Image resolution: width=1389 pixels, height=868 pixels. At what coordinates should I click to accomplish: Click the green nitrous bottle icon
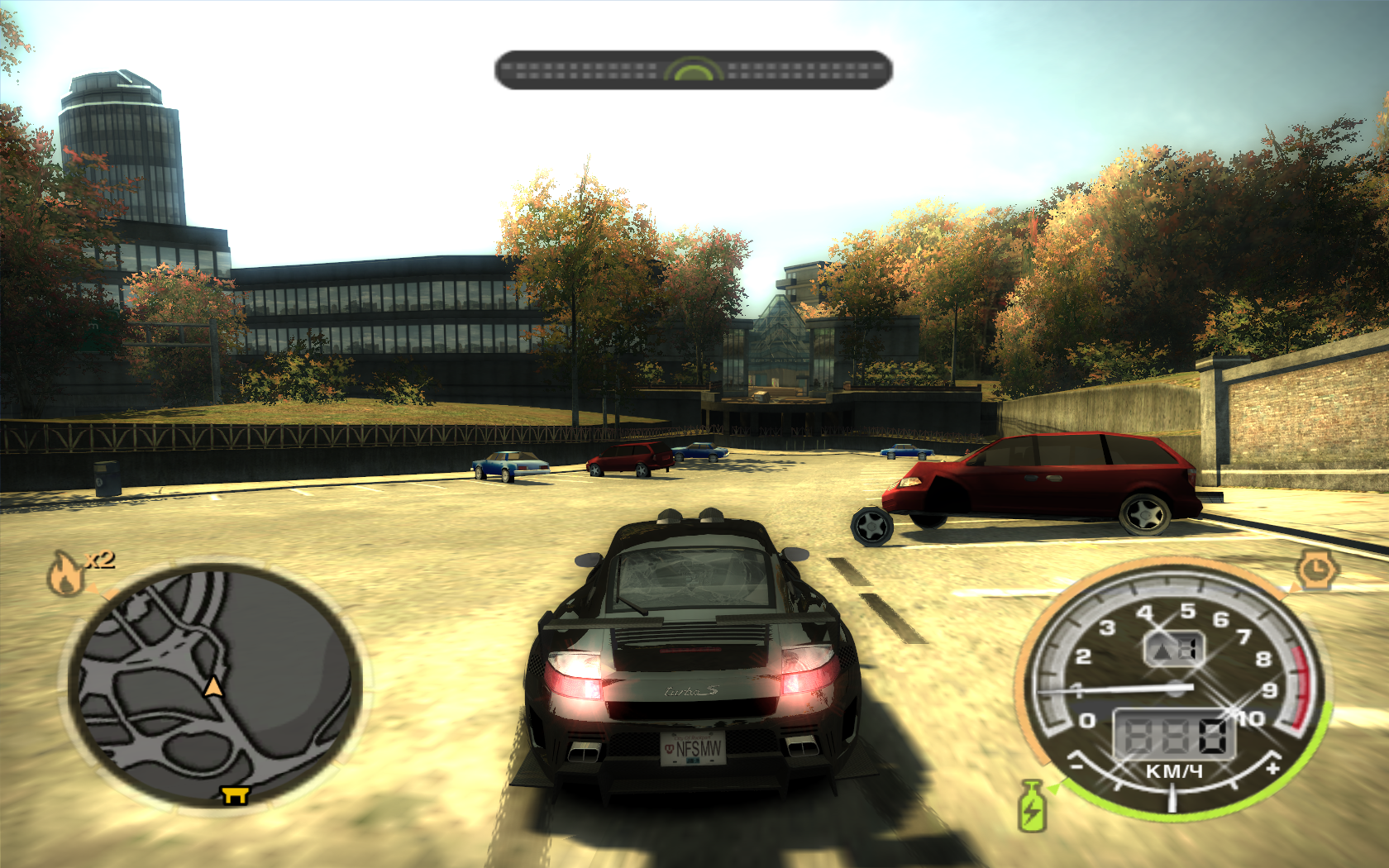click(1032, 806)
